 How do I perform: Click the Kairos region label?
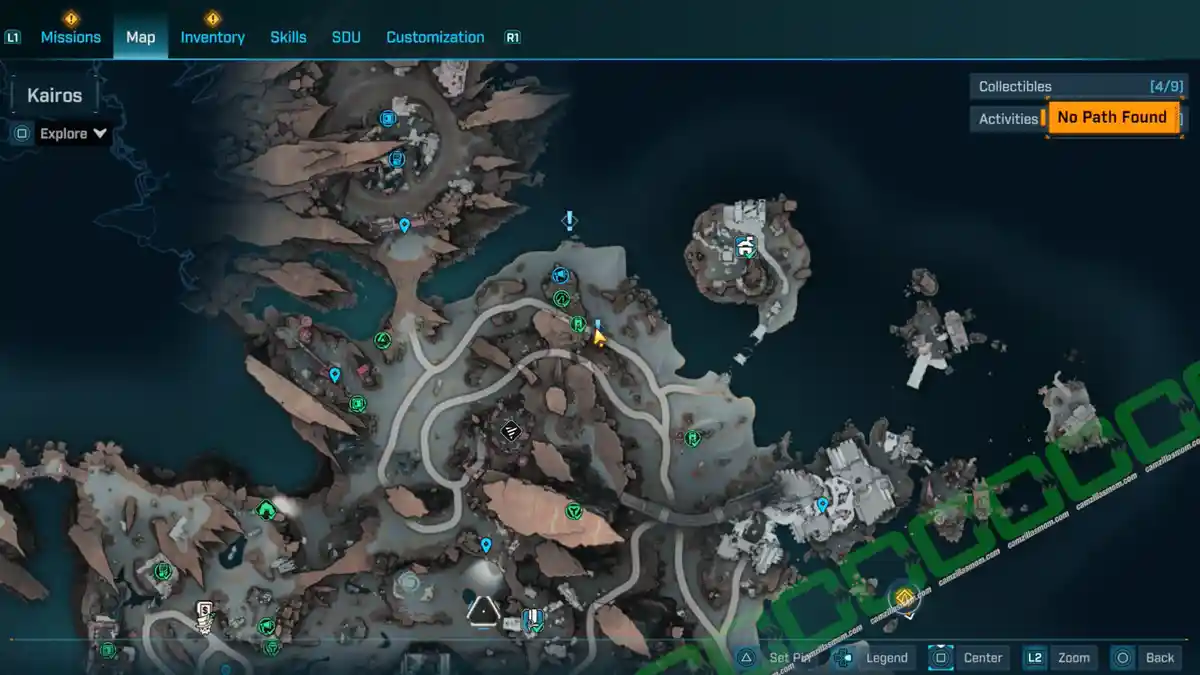(55, 96)
